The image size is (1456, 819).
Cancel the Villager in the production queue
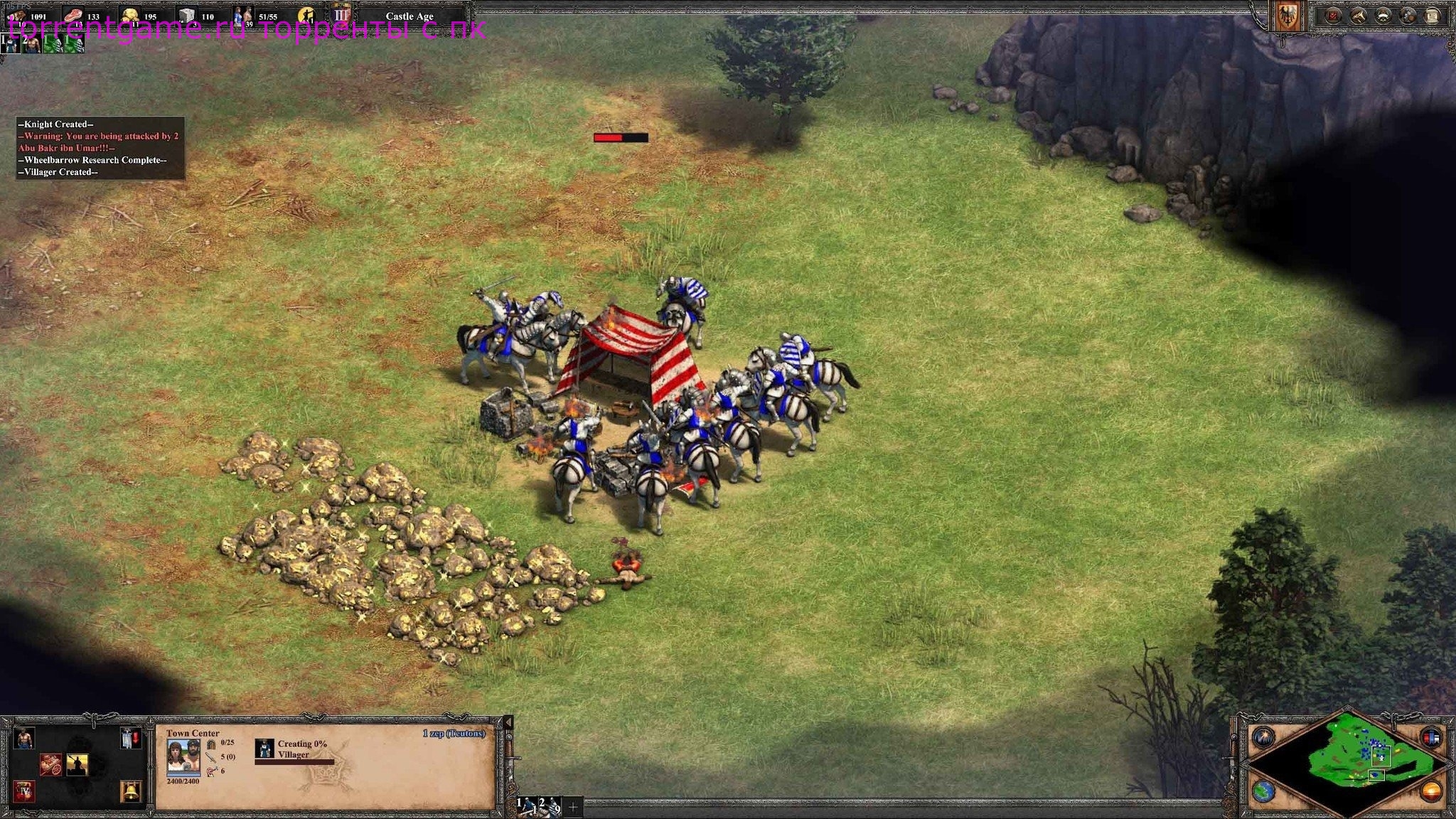point(264,749)
